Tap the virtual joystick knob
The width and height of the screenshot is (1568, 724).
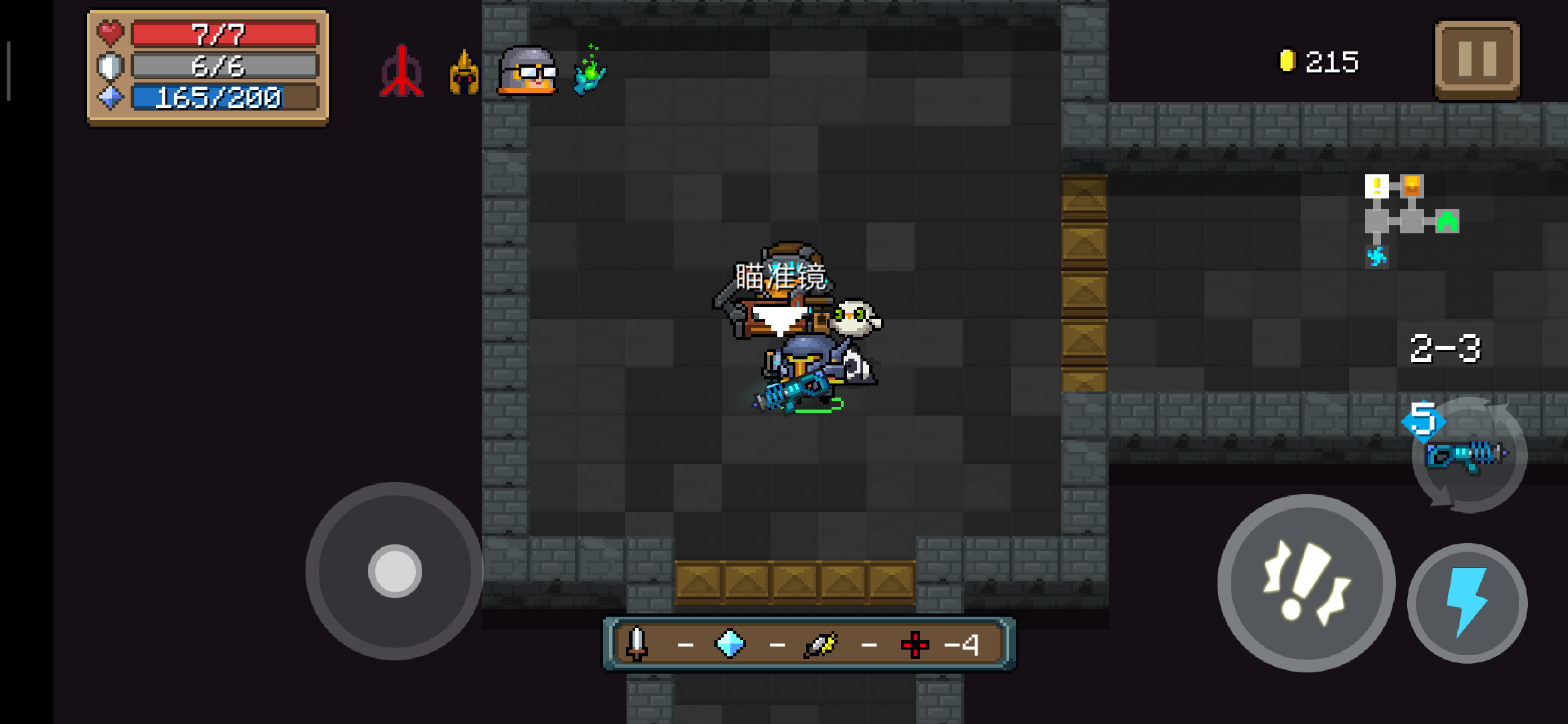point(395,570)
